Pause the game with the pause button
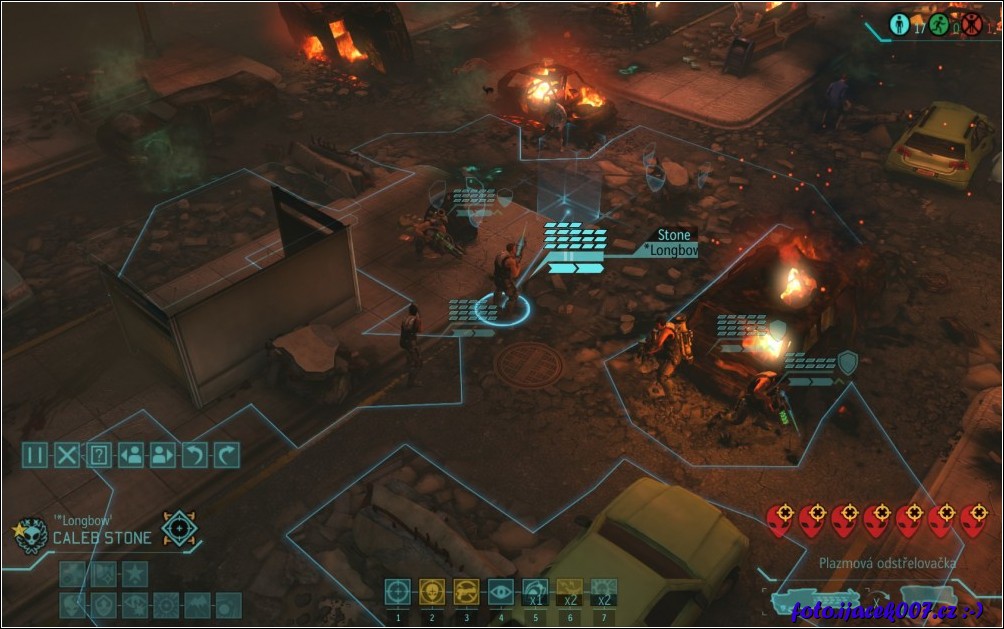Screen dimensions: 1004x629 [x=35, y=455]
